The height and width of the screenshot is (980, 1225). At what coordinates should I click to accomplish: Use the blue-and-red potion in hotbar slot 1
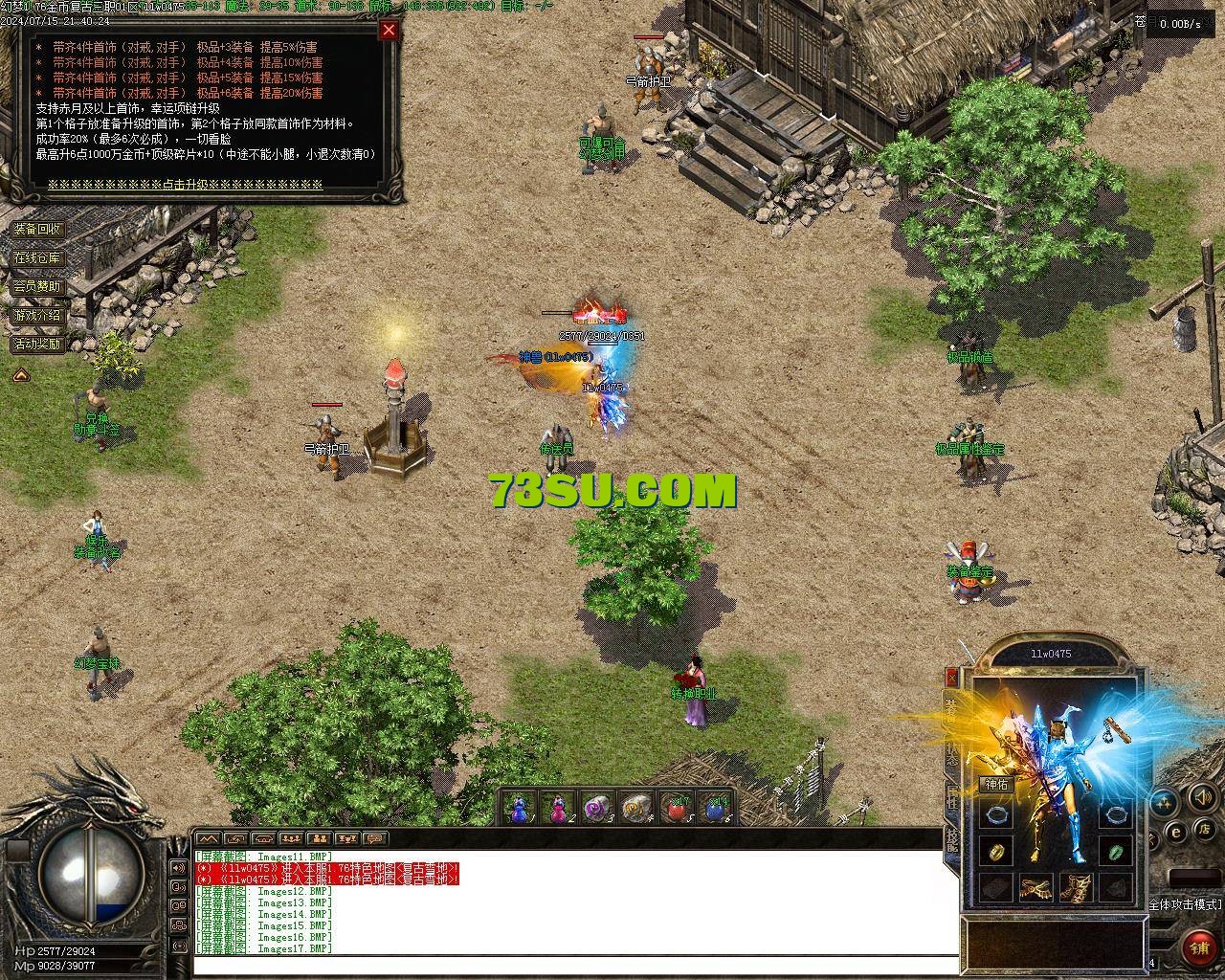click(520, 809)
